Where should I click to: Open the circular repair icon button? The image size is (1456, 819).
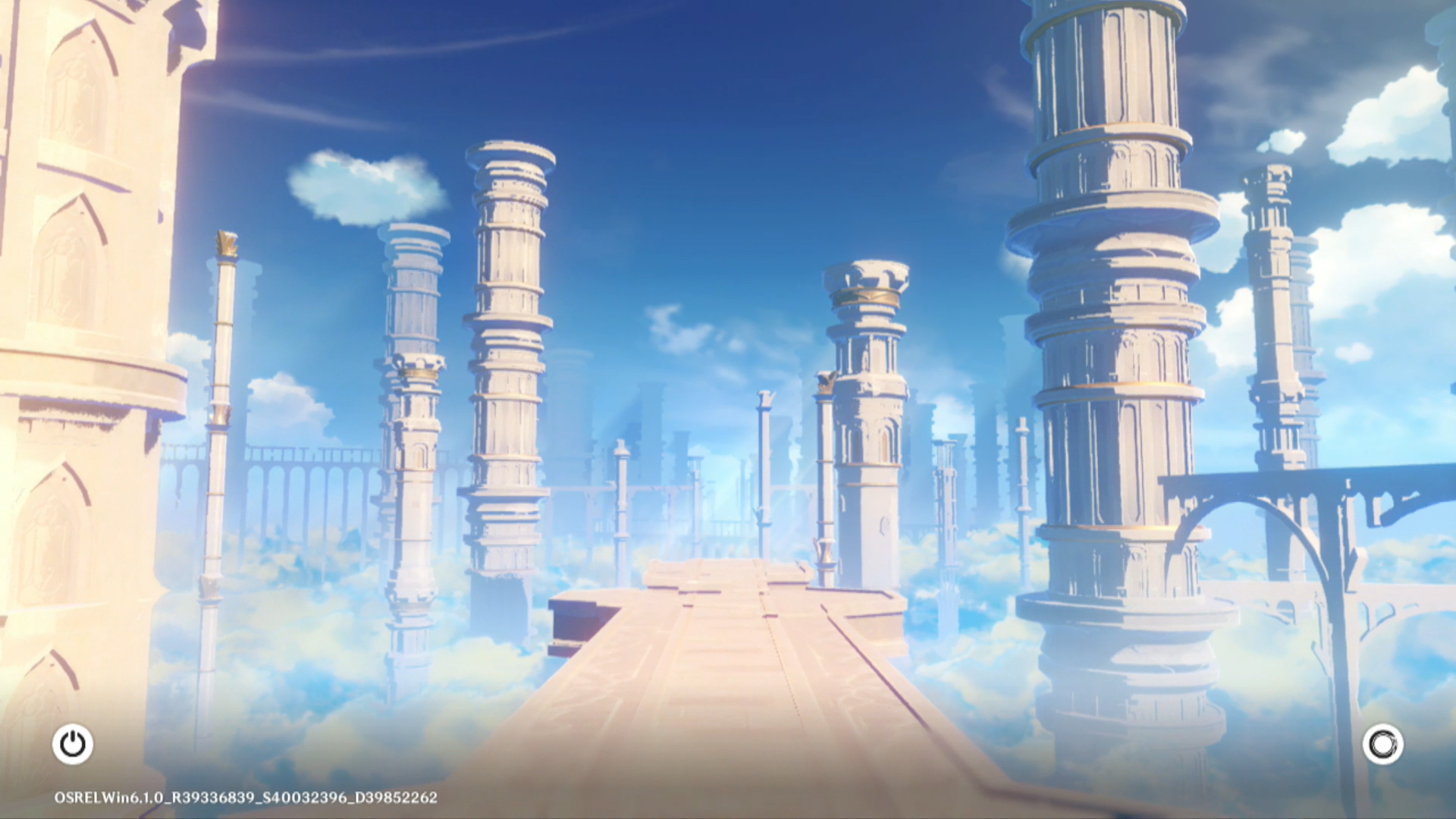click(1382, 744)
